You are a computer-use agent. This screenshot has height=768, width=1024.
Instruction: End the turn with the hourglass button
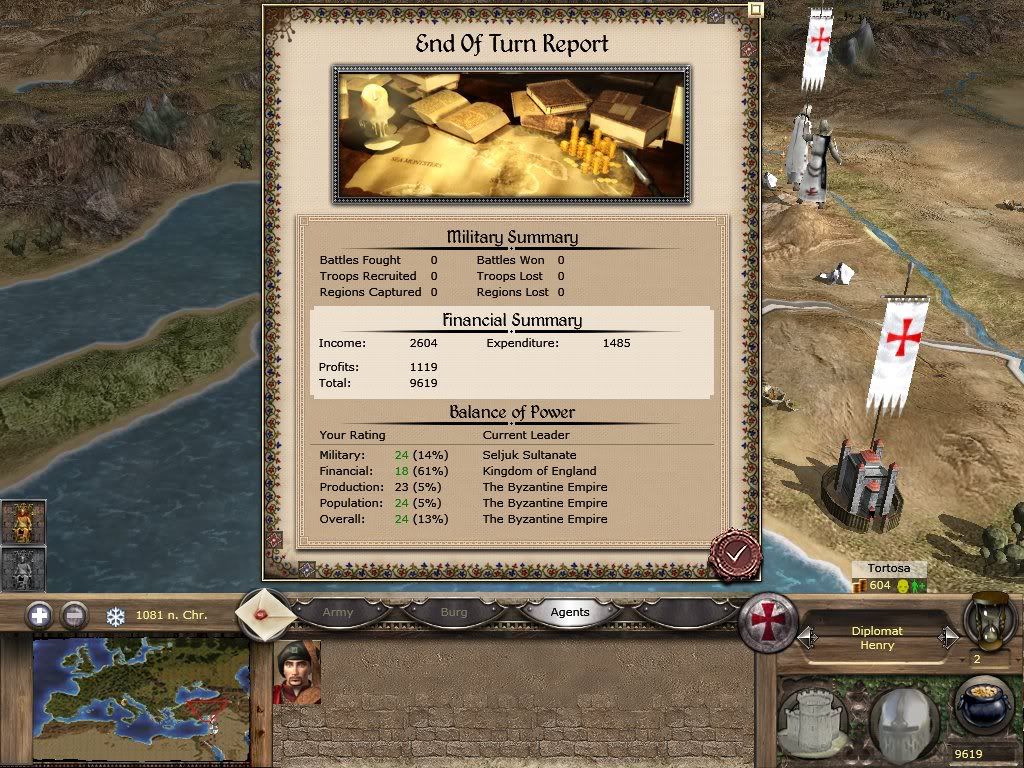(x=990, y=622)
